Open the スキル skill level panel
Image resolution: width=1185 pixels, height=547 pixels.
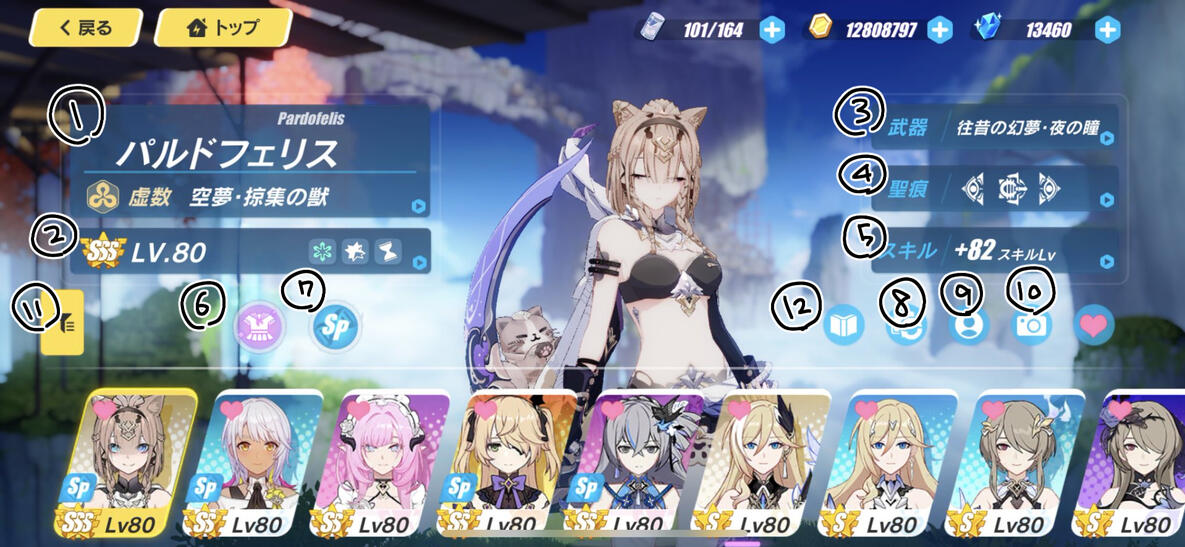tap(995, 251)
